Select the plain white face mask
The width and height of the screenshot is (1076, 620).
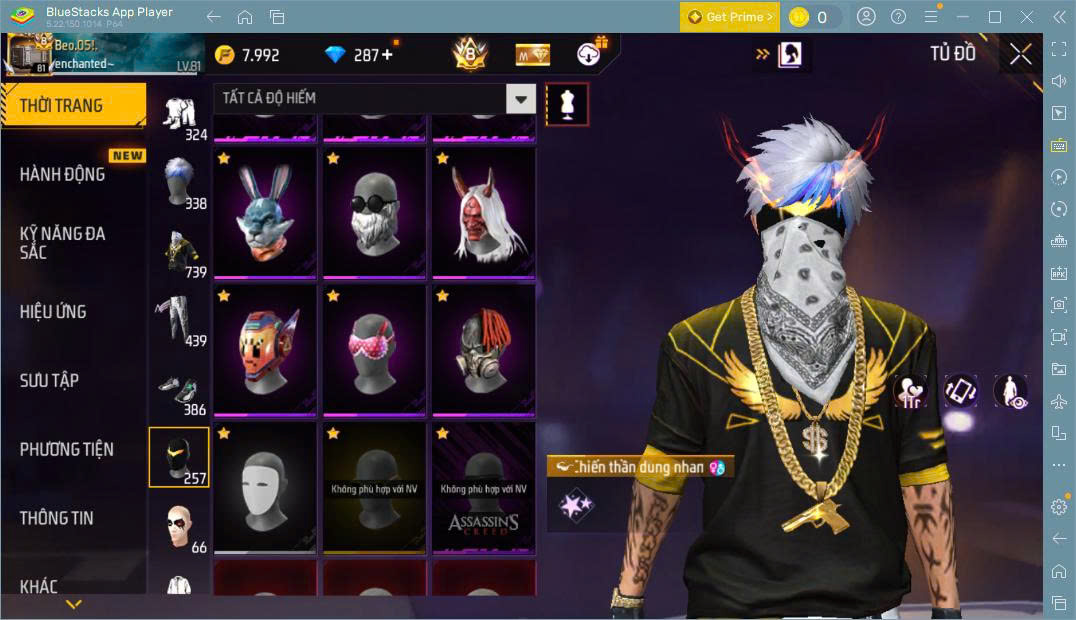point(265,487)
